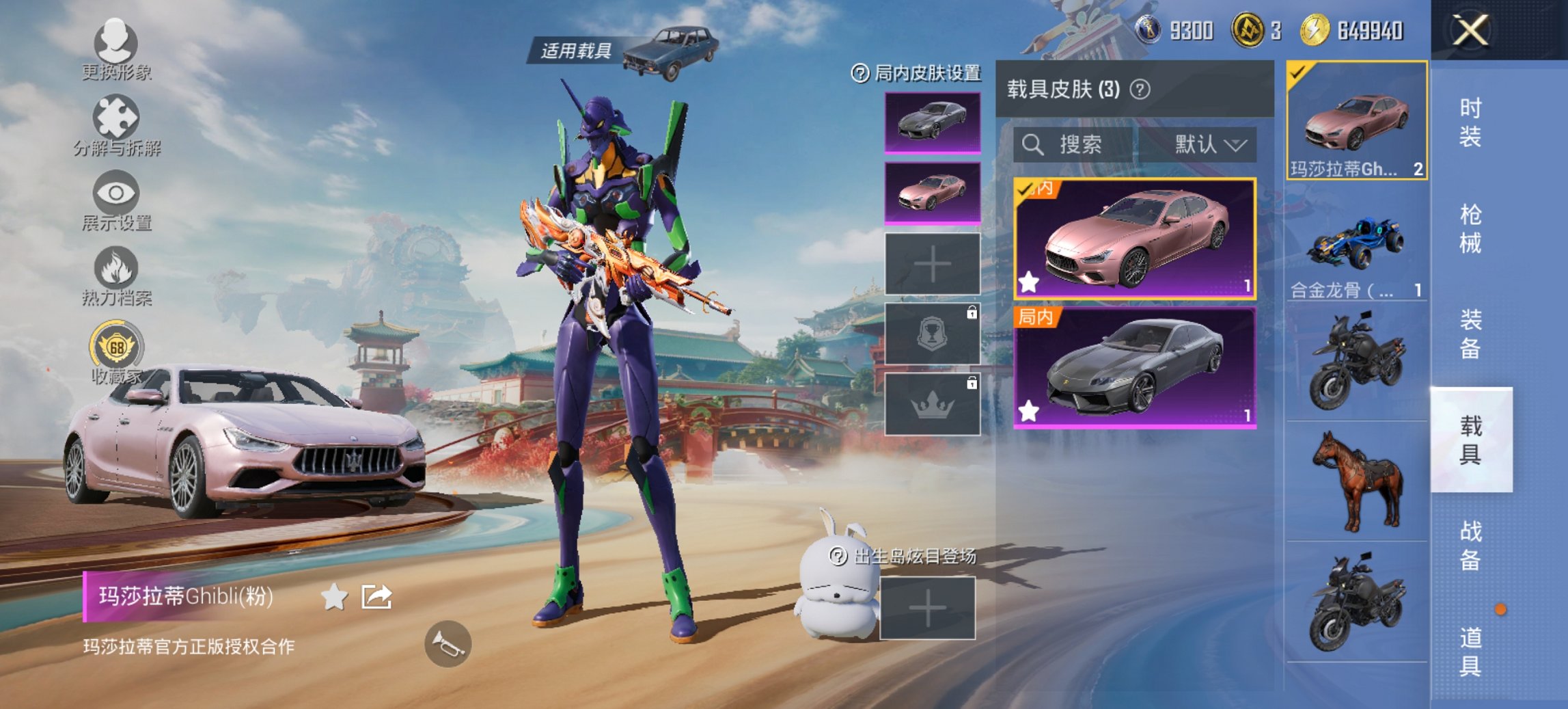Viewport: 1568px width, 709px height.
Task: Select the 合金龙骨 blue buggy vehicle
Action: 1356,248
